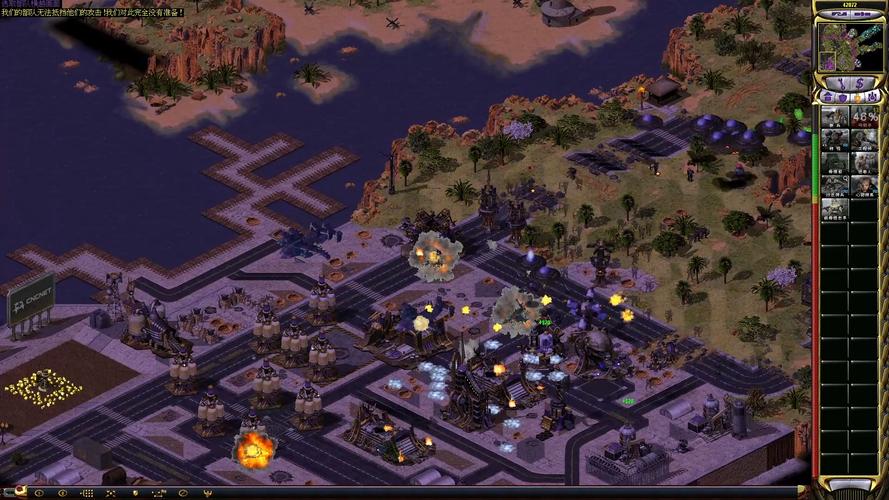Click the cameo showing 46% build progress
Viewport: 889px width, 500px height.
click(x=864, y=116)
